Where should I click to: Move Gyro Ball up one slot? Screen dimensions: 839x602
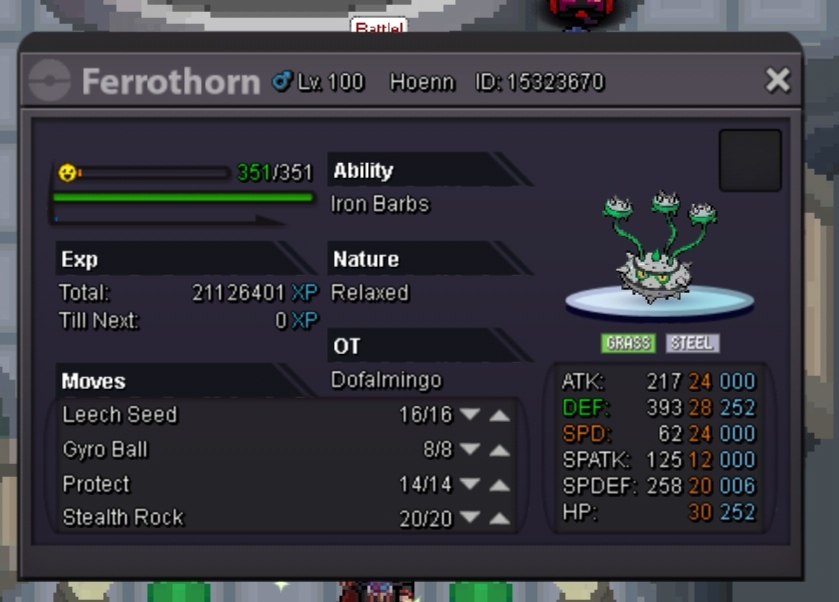(499, 450)
